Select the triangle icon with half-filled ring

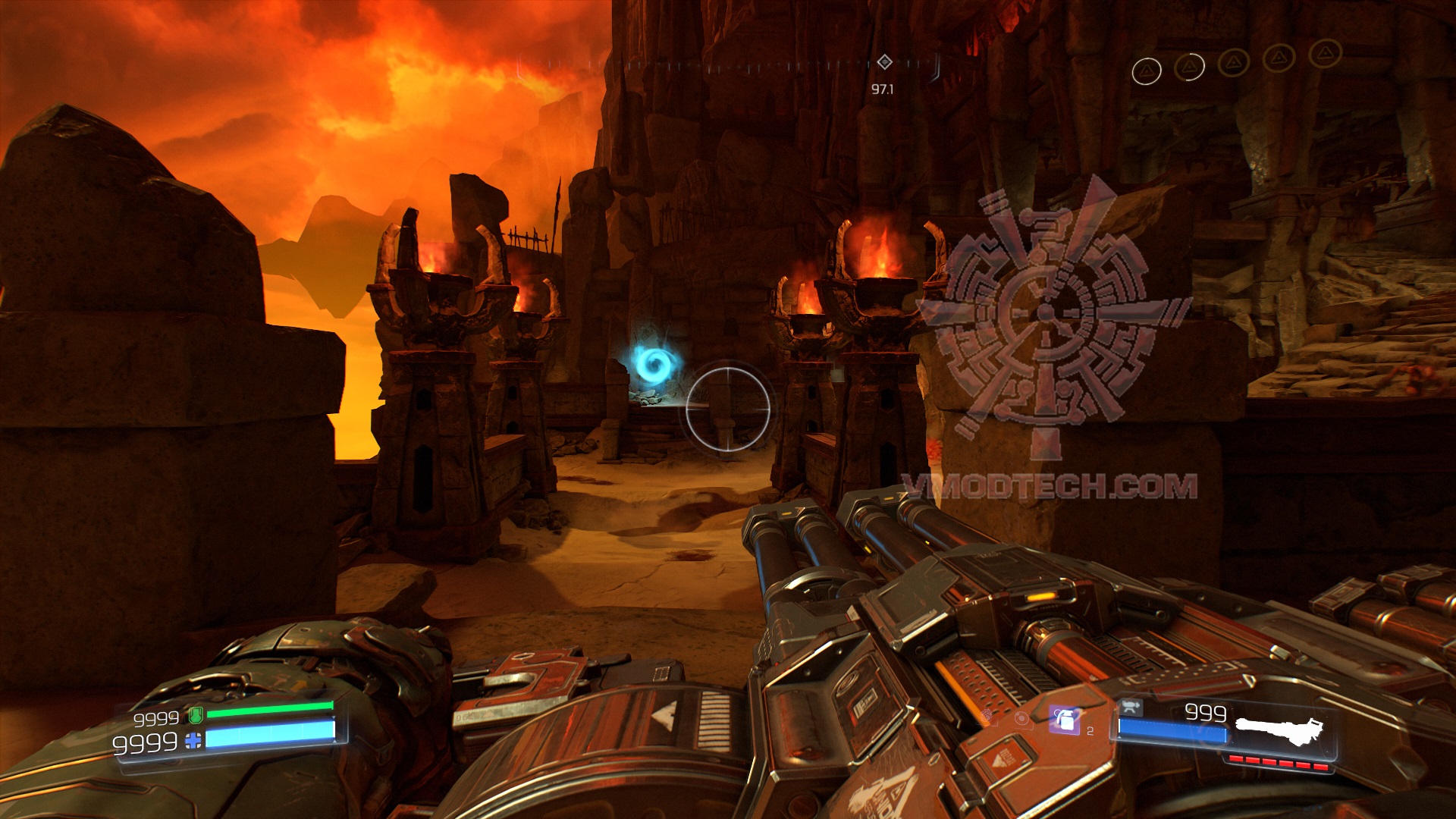pyautogui.click(x=1189, y=67)
